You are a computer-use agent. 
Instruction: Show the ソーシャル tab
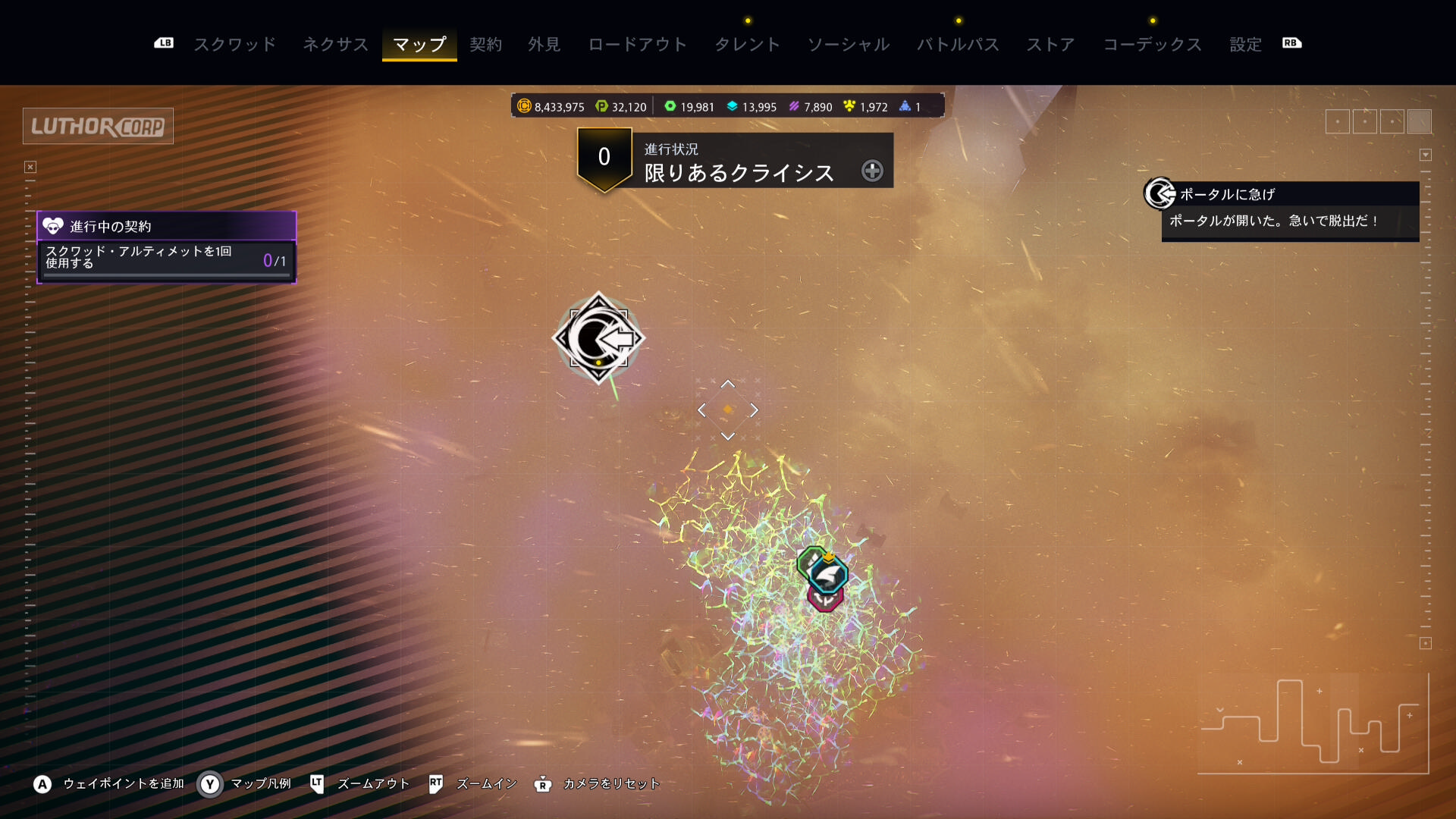[x=848, y=44]
